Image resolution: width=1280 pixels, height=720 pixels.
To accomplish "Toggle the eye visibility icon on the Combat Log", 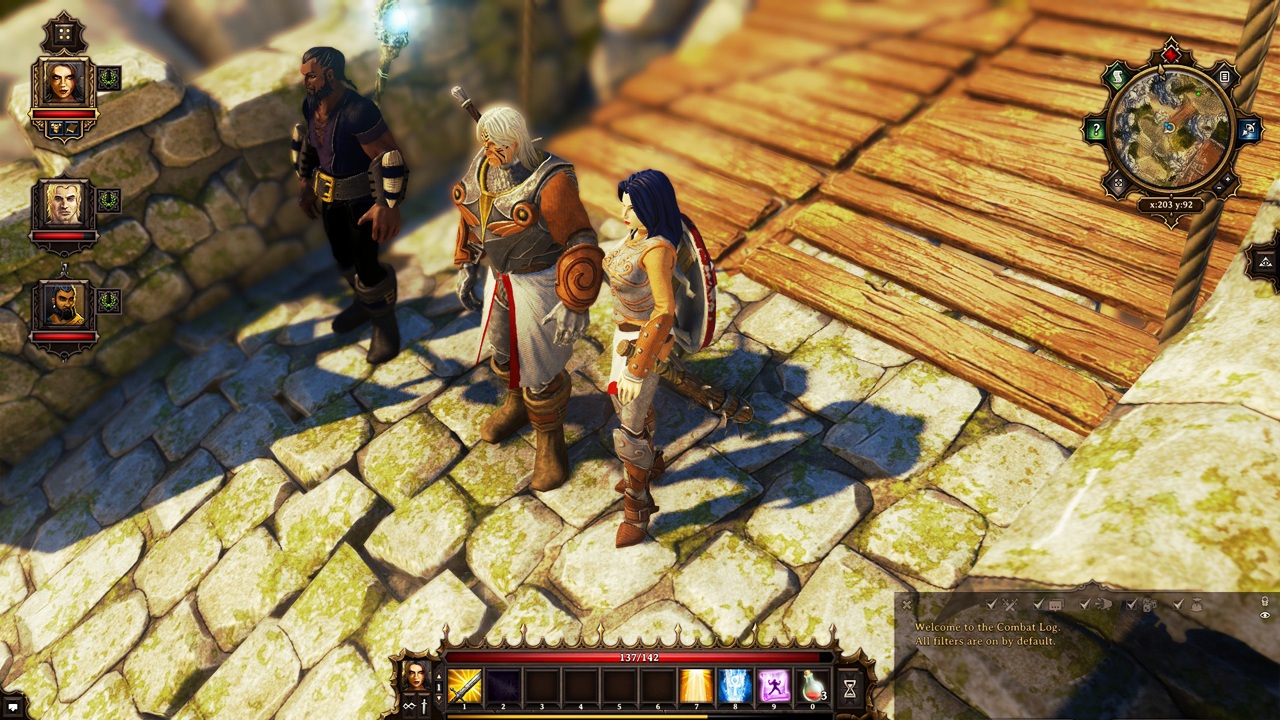I will click(1263, 616).
